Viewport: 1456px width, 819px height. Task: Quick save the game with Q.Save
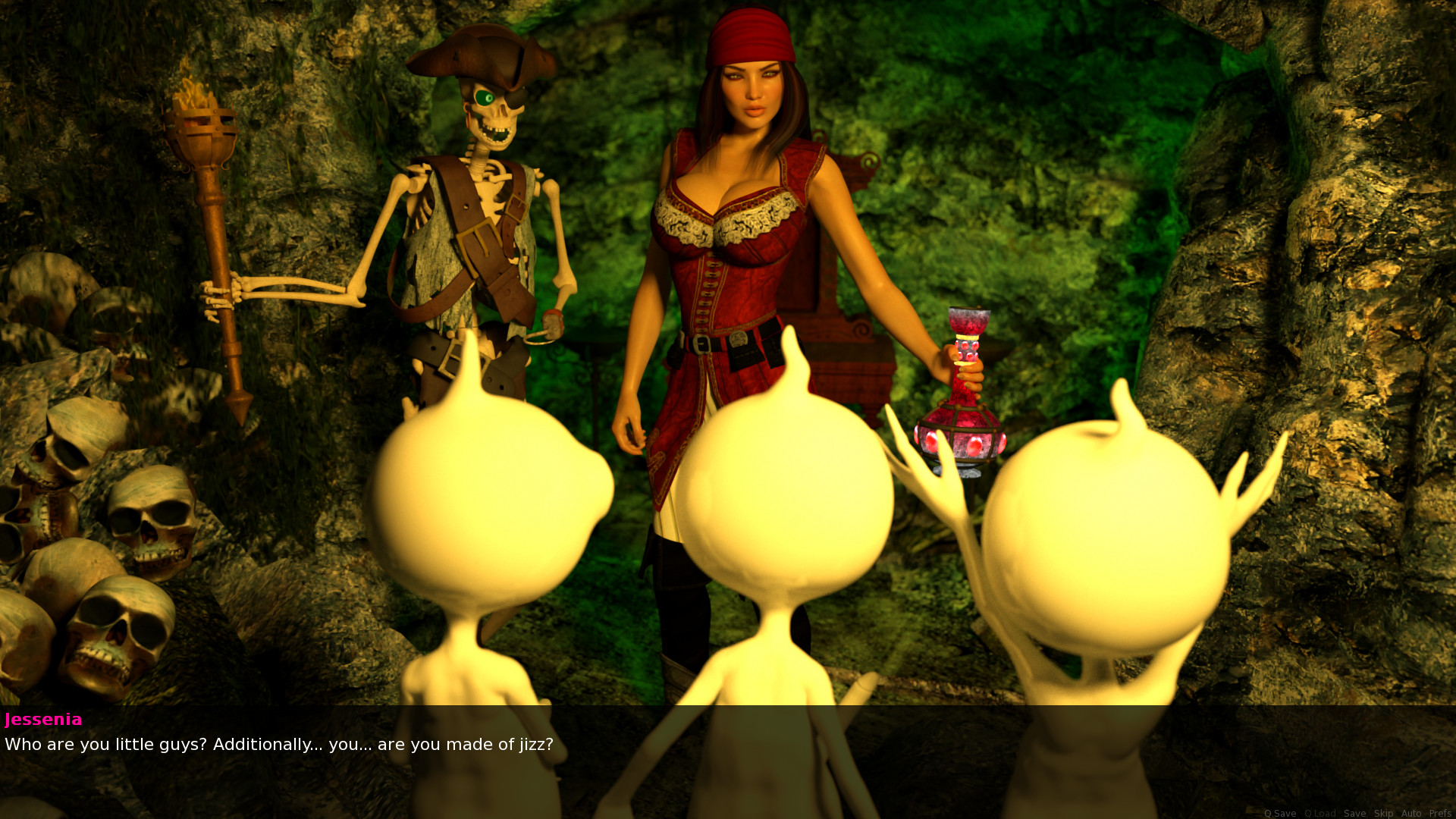[x=1279, y=813]
